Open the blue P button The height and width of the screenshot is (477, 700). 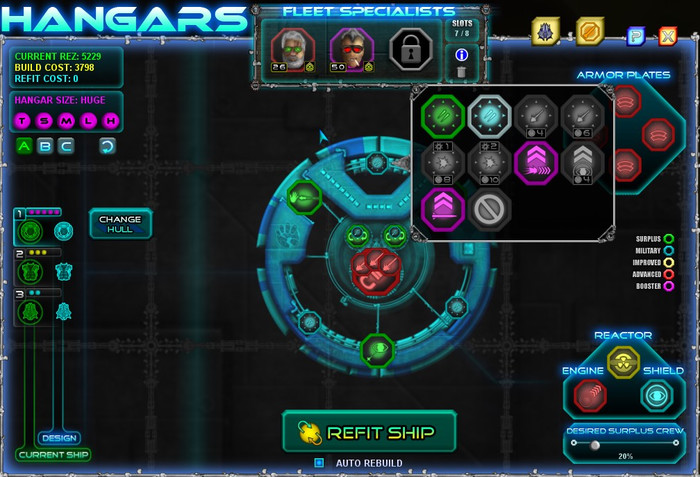click(x=635, y=37)
